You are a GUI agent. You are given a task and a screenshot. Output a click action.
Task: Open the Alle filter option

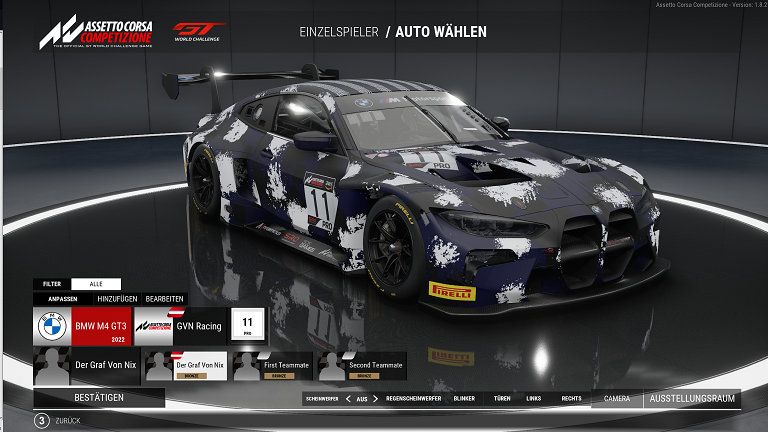95,284
